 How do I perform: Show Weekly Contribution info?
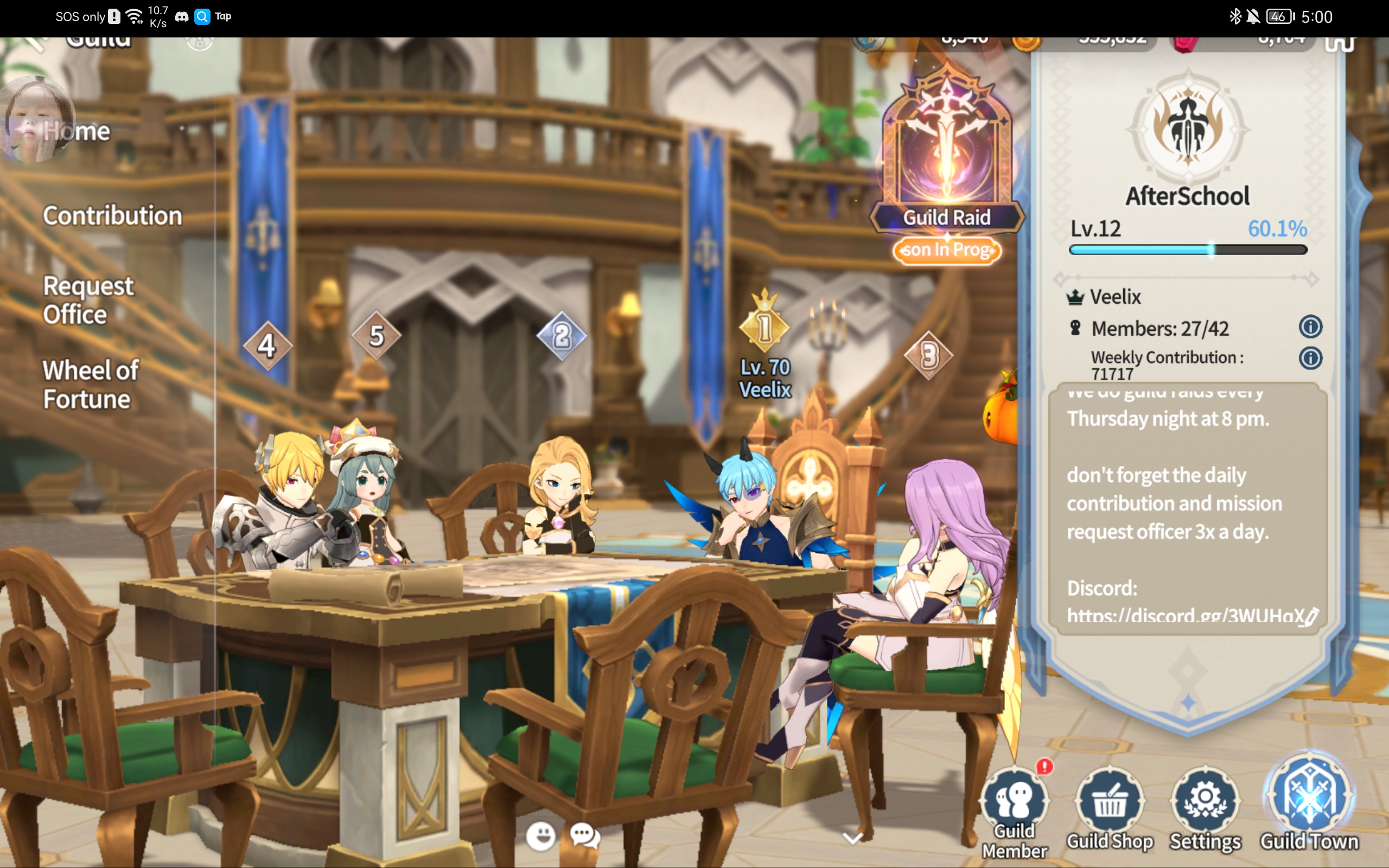tap(1310, 358)
